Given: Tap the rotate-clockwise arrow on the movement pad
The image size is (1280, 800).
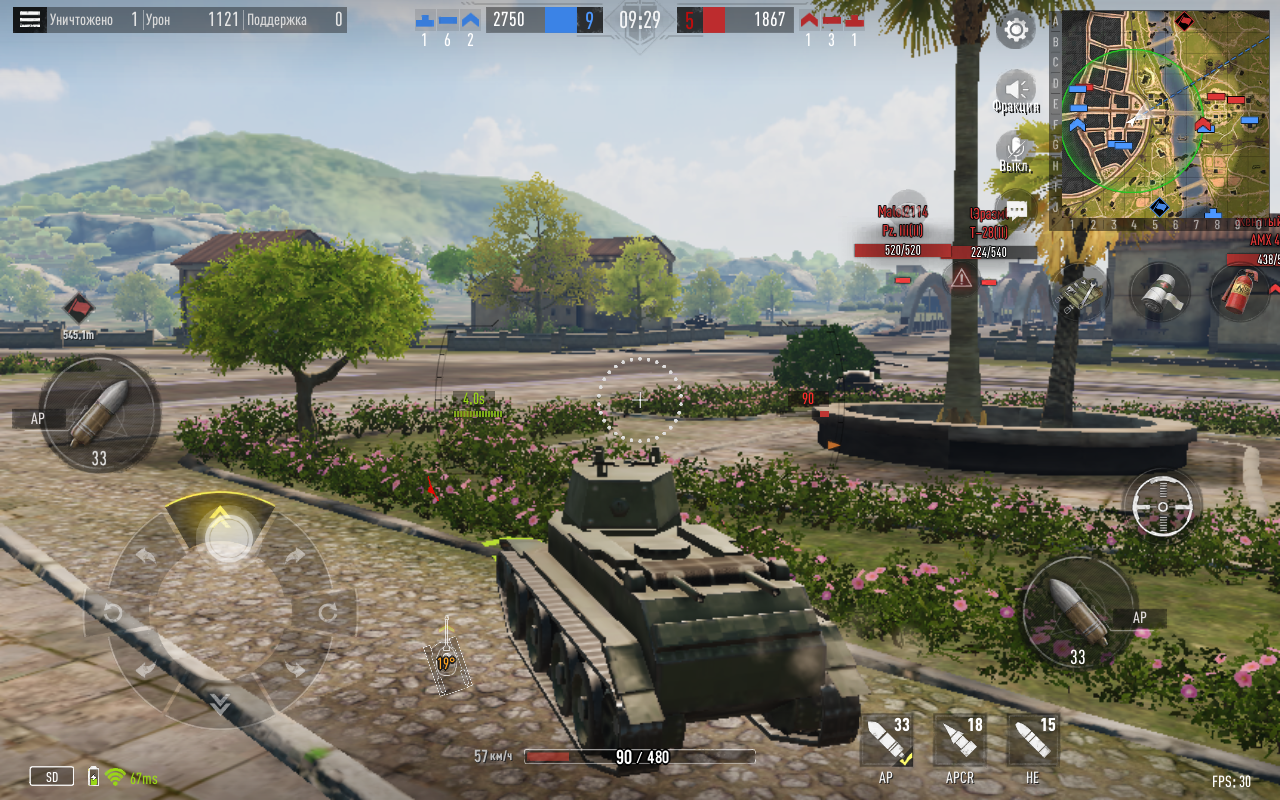Looking at the screenshot, I should coord(328,612).
